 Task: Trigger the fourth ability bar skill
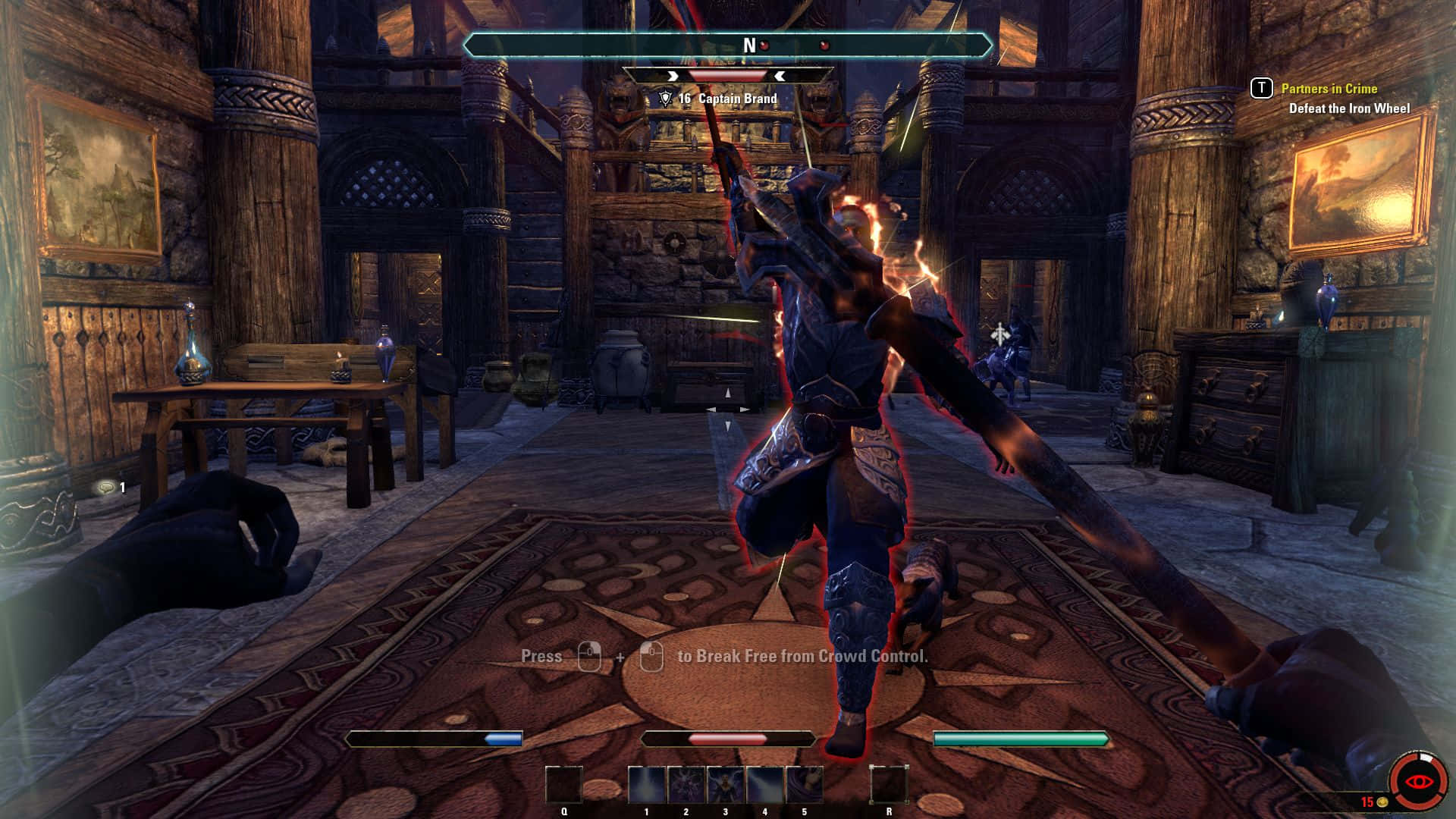pyautogui.click(x=765, y=785)
